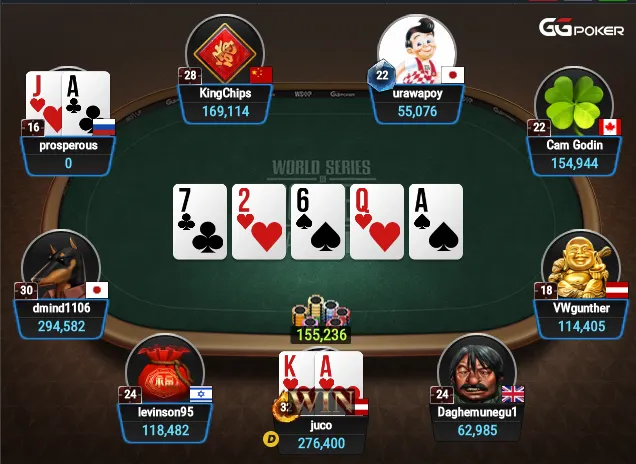Screen dimensions: 636x464
Task: Click dmind1106's doberman avatar
Action: (x=63, y=266)
